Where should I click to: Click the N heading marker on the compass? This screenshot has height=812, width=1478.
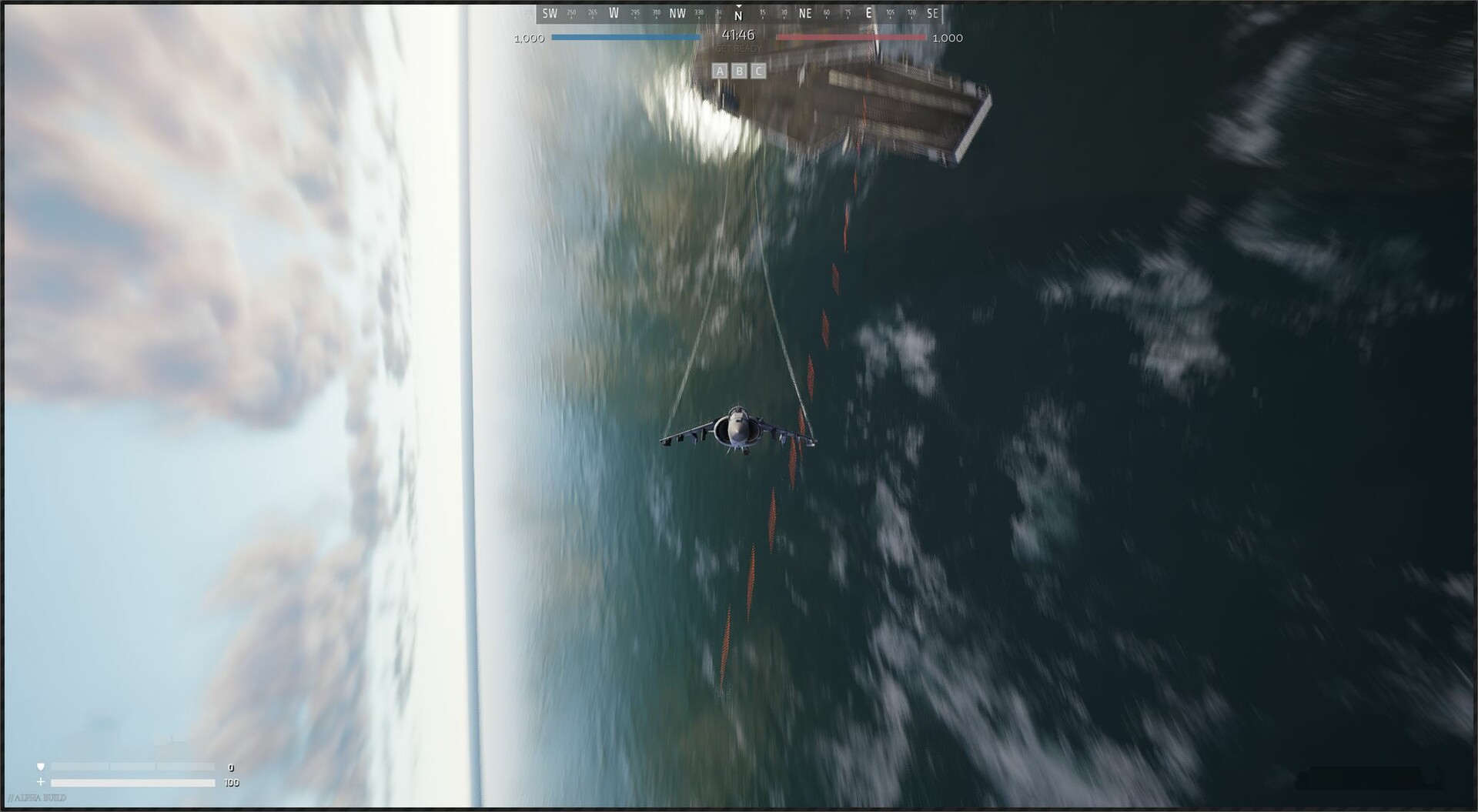(x=738, y=13)
